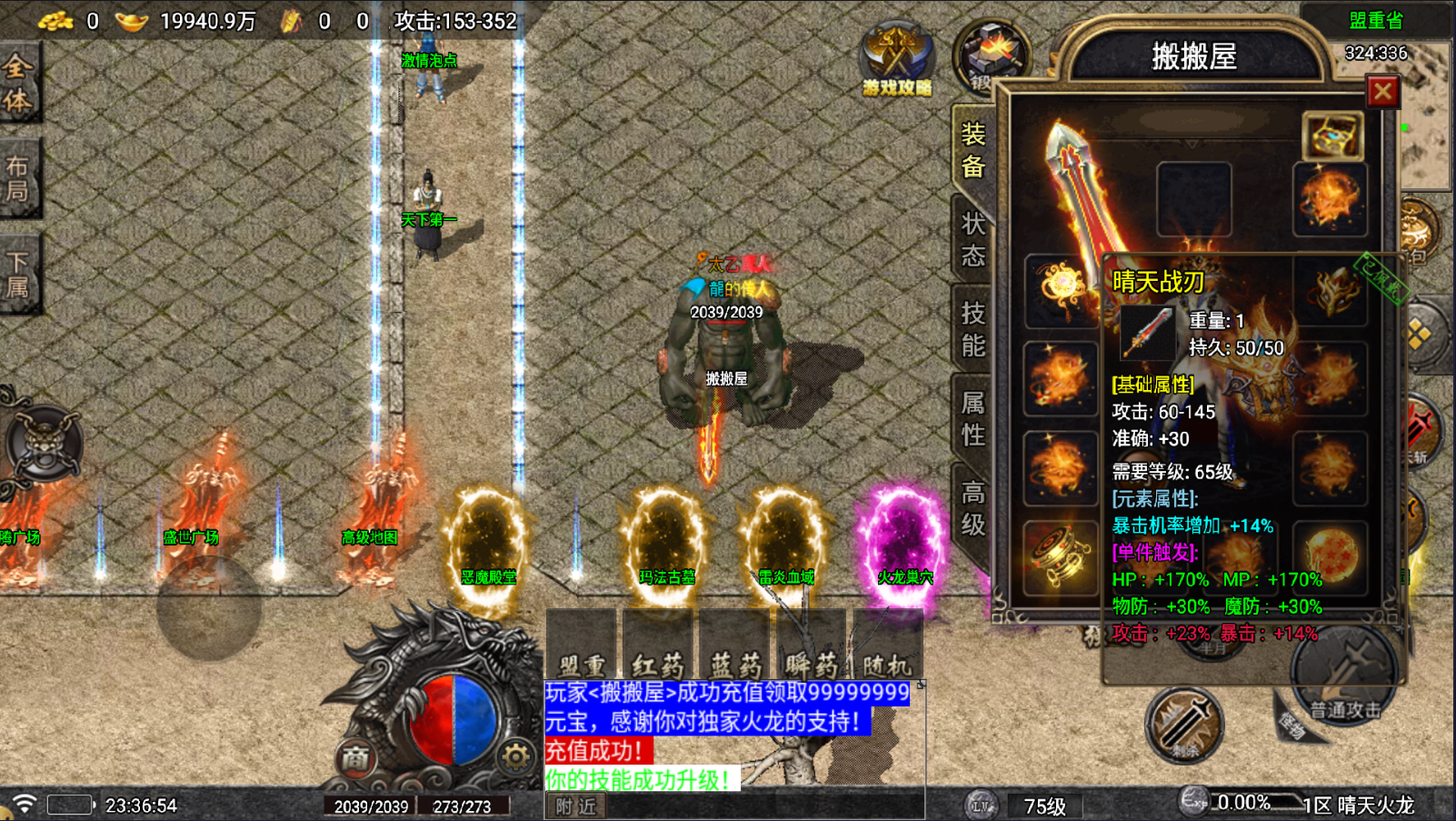This screenshot has width=1456, height=821.
Task: Open the 商 shop button
Action: (355, 757)
